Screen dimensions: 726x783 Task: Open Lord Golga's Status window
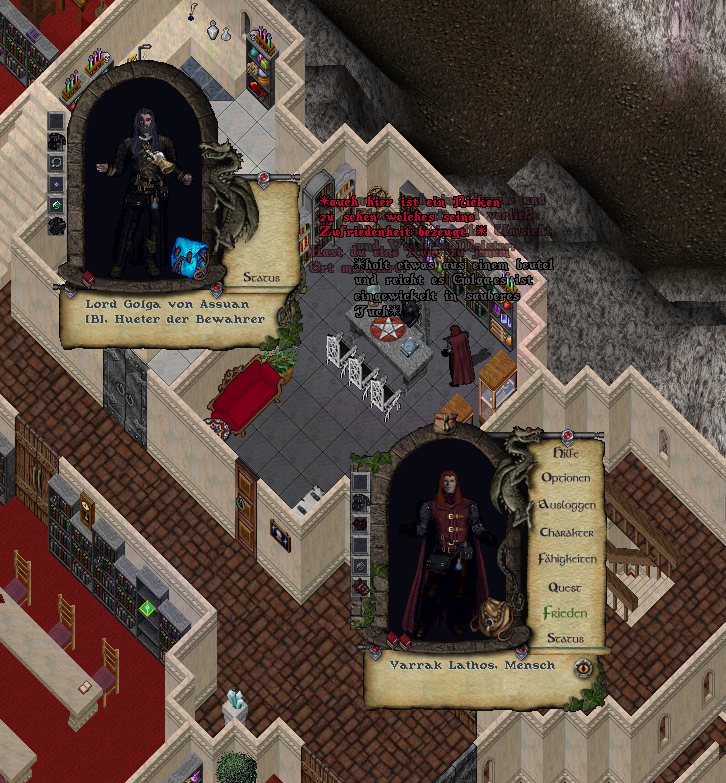tap(261, 277)
